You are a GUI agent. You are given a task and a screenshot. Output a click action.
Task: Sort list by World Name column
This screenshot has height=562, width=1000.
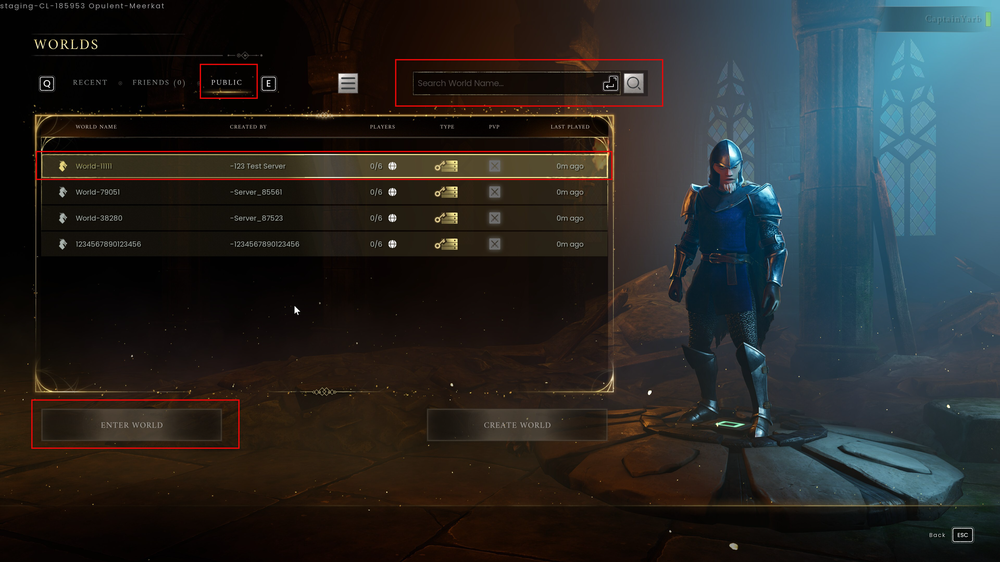click(96, 127)
